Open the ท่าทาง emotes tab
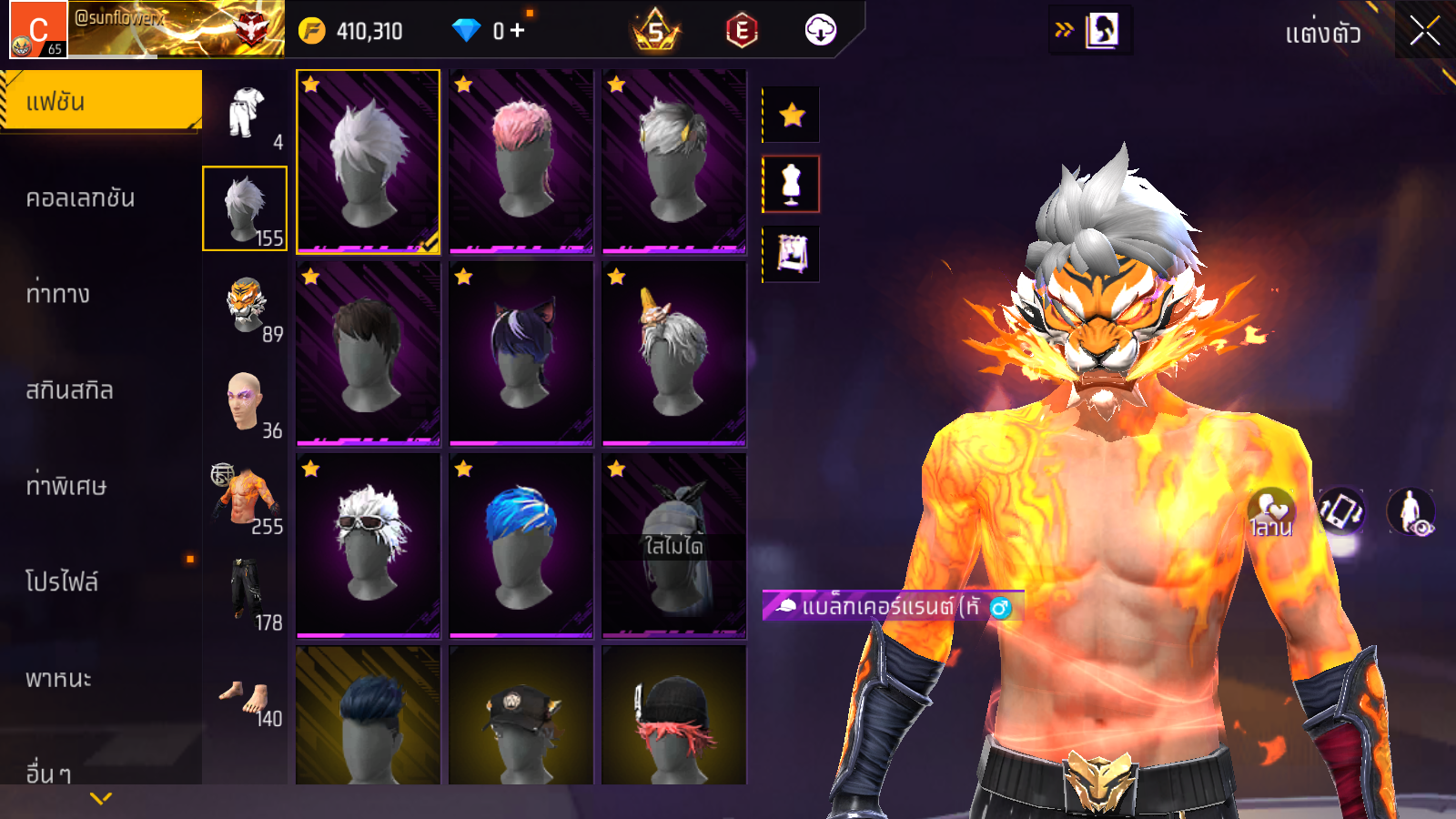This screenshot has width=1456, height=819. tap(58, 294)
